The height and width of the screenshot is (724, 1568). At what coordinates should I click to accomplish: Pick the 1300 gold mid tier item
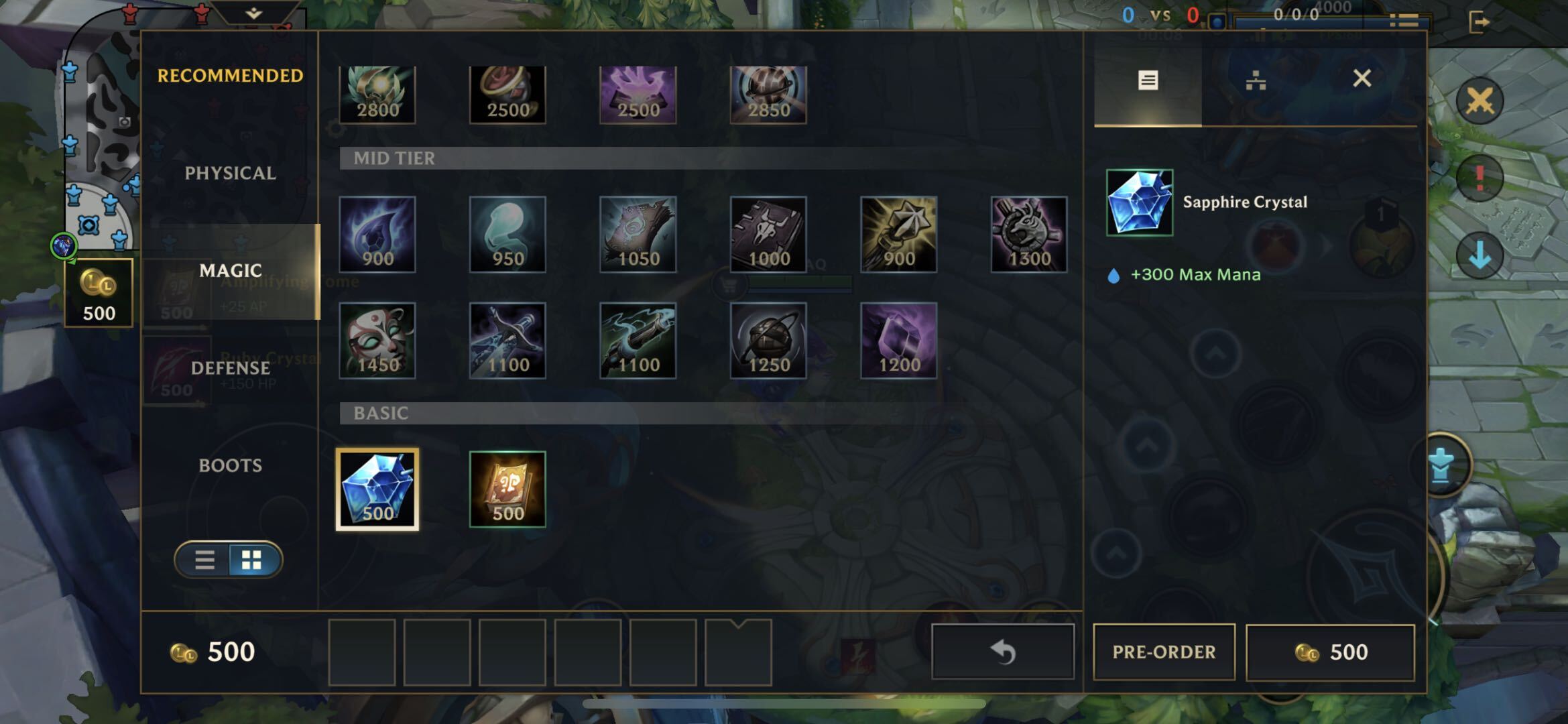coord(1029,235)
